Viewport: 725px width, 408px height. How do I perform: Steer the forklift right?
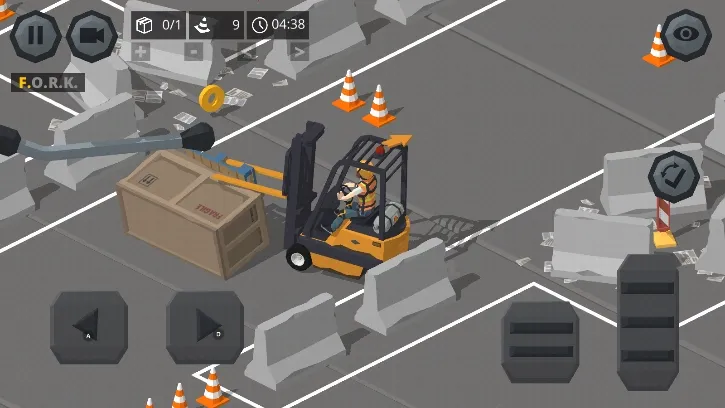click(205, 328)
